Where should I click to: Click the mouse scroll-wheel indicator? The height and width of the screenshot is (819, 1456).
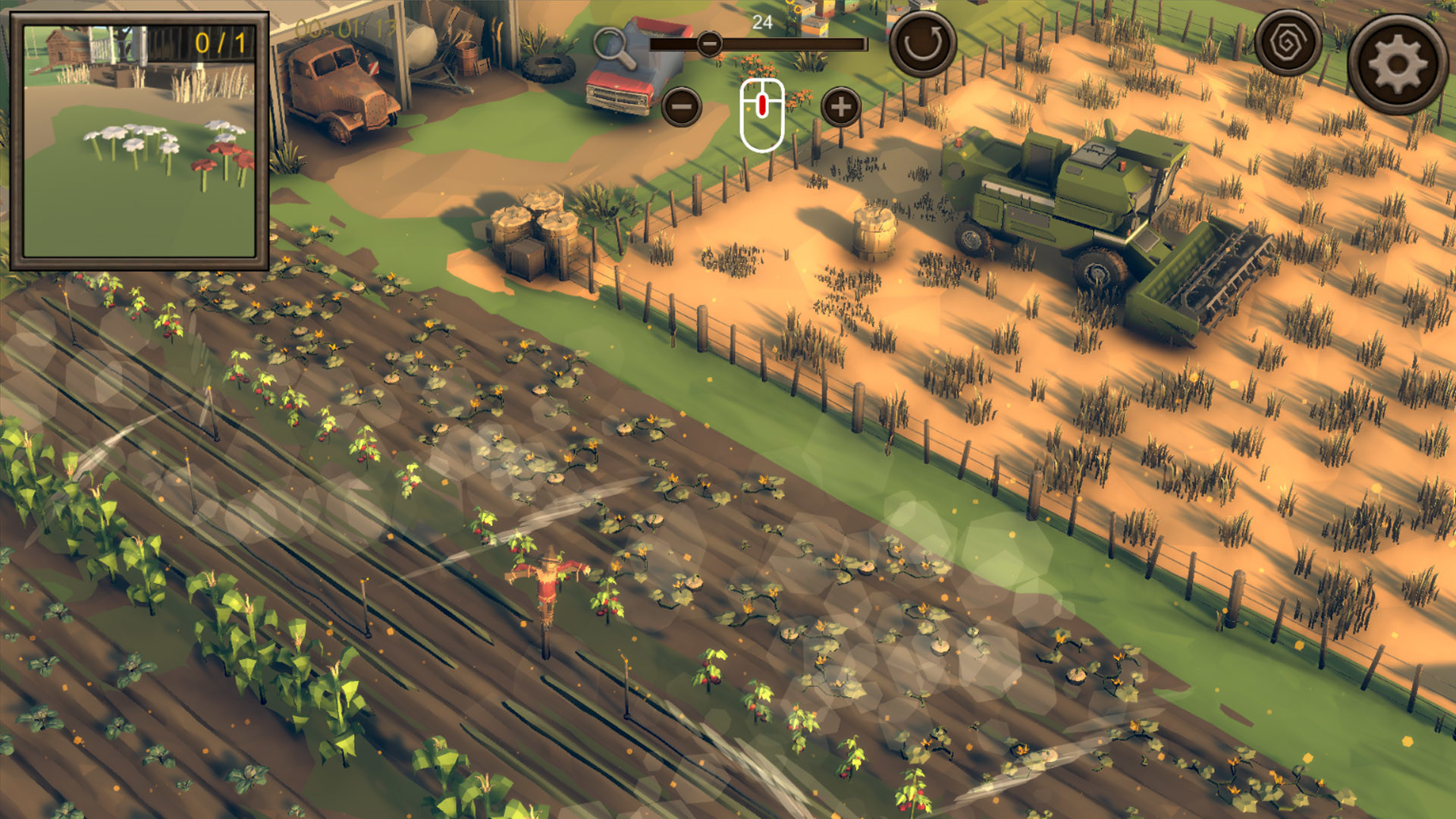click(x=760, y=110)
